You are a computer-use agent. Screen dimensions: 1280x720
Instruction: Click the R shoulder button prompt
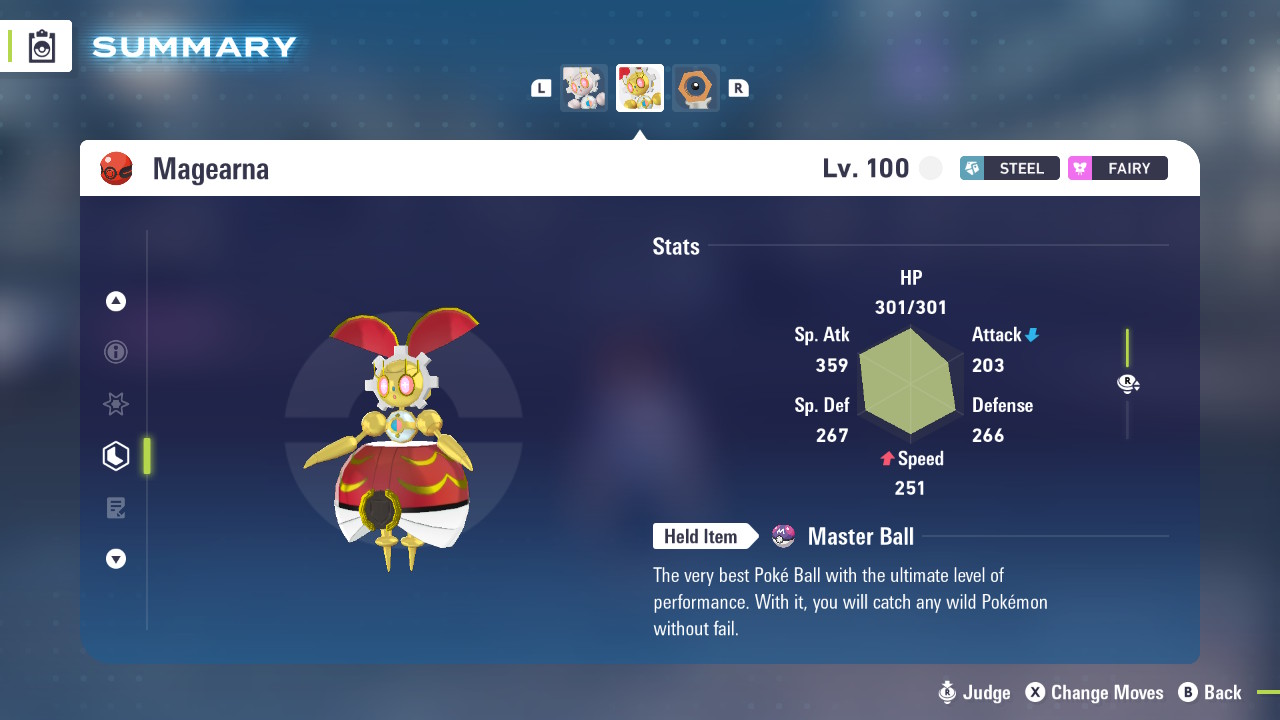click(738, 87)
